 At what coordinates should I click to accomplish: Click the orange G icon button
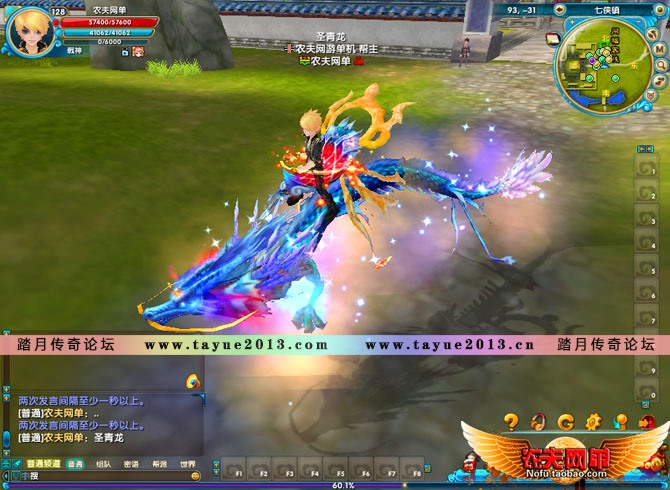tap(566, 421)
